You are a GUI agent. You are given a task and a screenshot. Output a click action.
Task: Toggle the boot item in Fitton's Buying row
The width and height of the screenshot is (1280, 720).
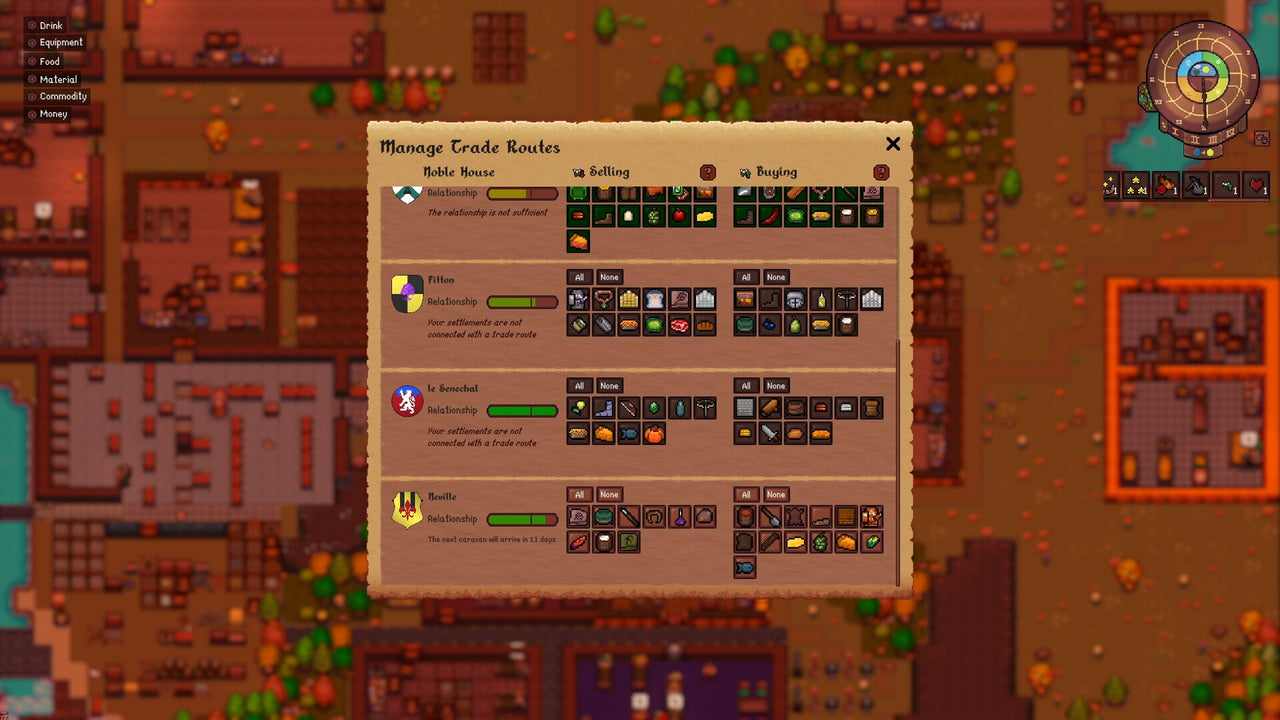coord(769,297)
